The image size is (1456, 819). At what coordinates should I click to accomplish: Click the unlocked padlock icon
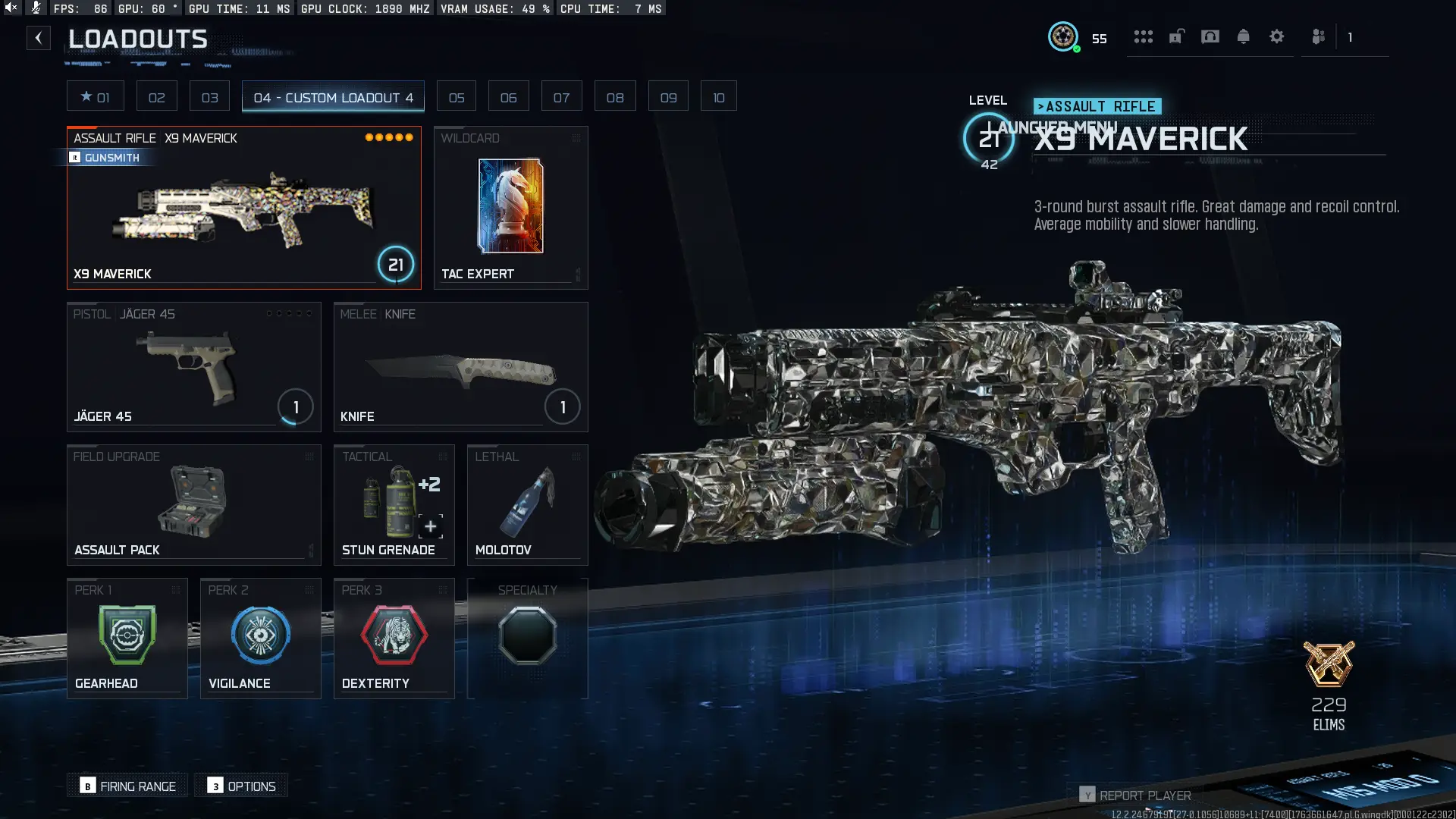(x=1176, y=36)
